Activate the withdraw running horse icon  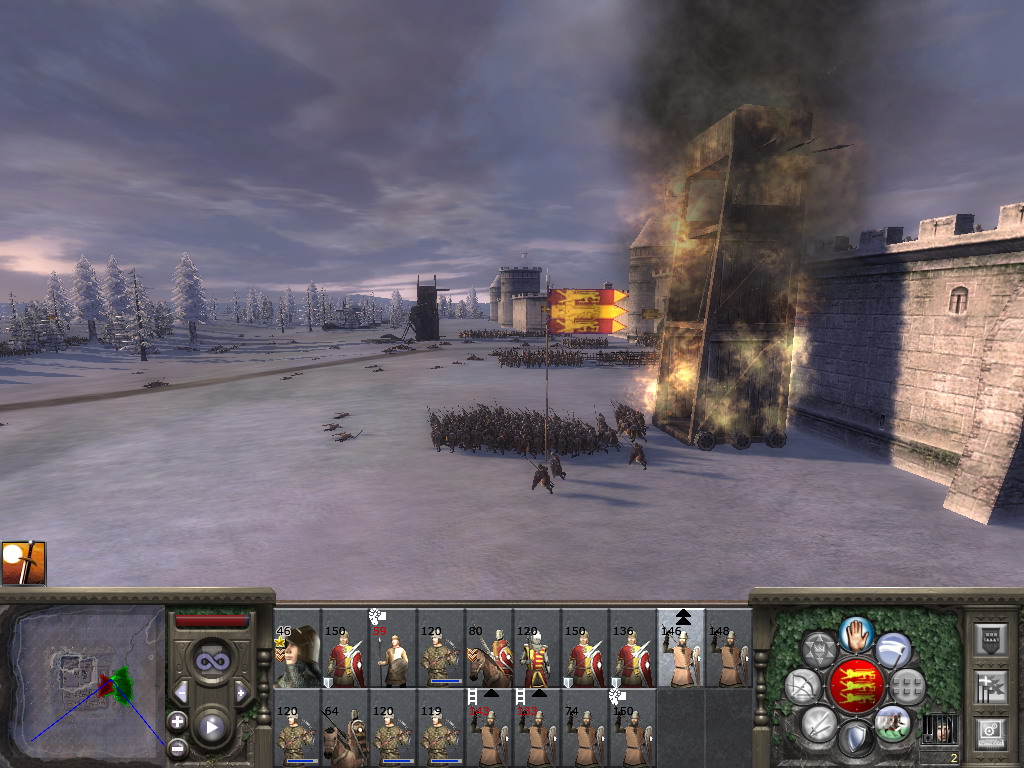click(892, 722)
